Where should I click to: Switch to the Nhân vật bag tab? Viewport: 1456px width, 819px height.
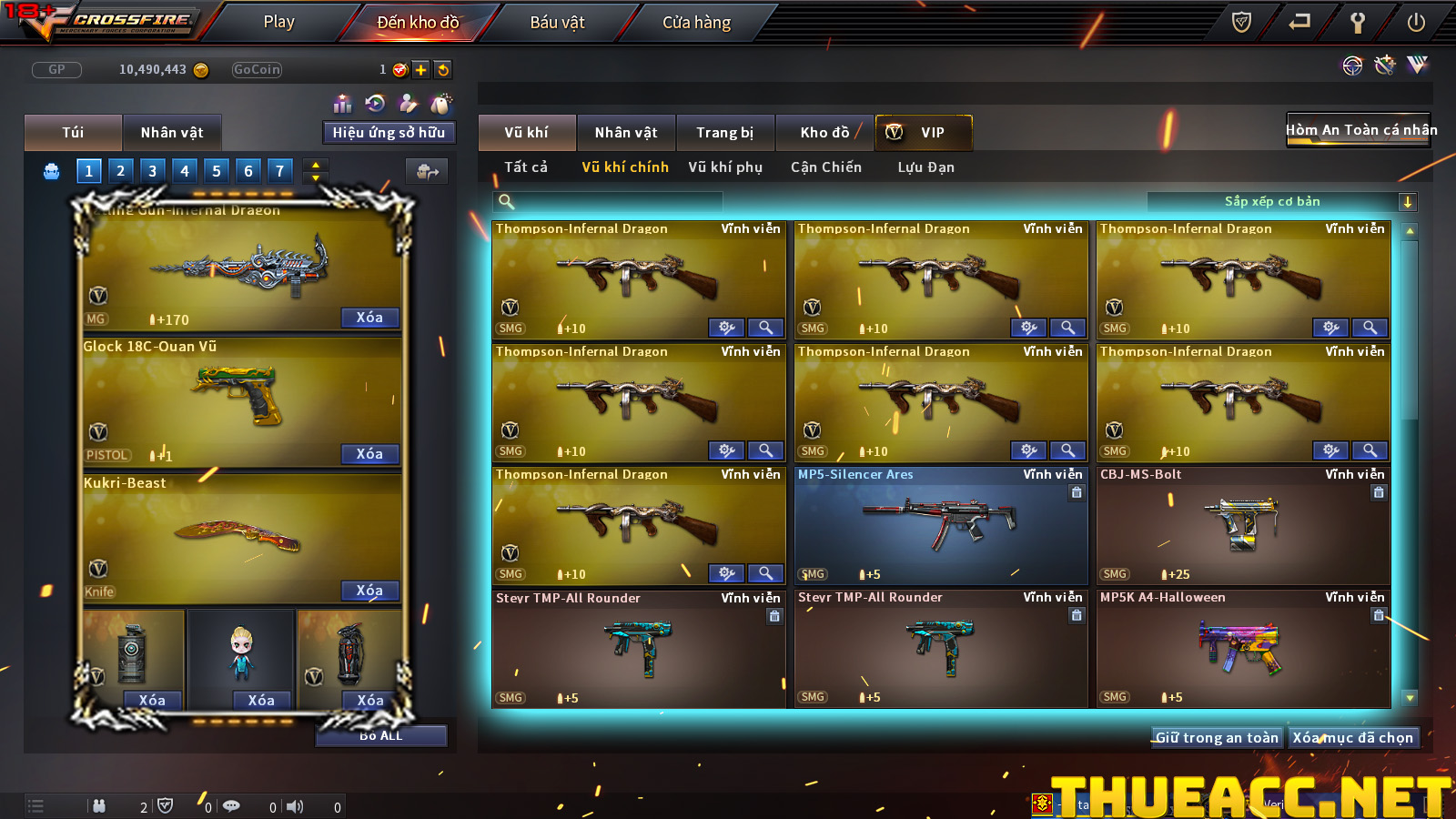(x=171, y=133)
